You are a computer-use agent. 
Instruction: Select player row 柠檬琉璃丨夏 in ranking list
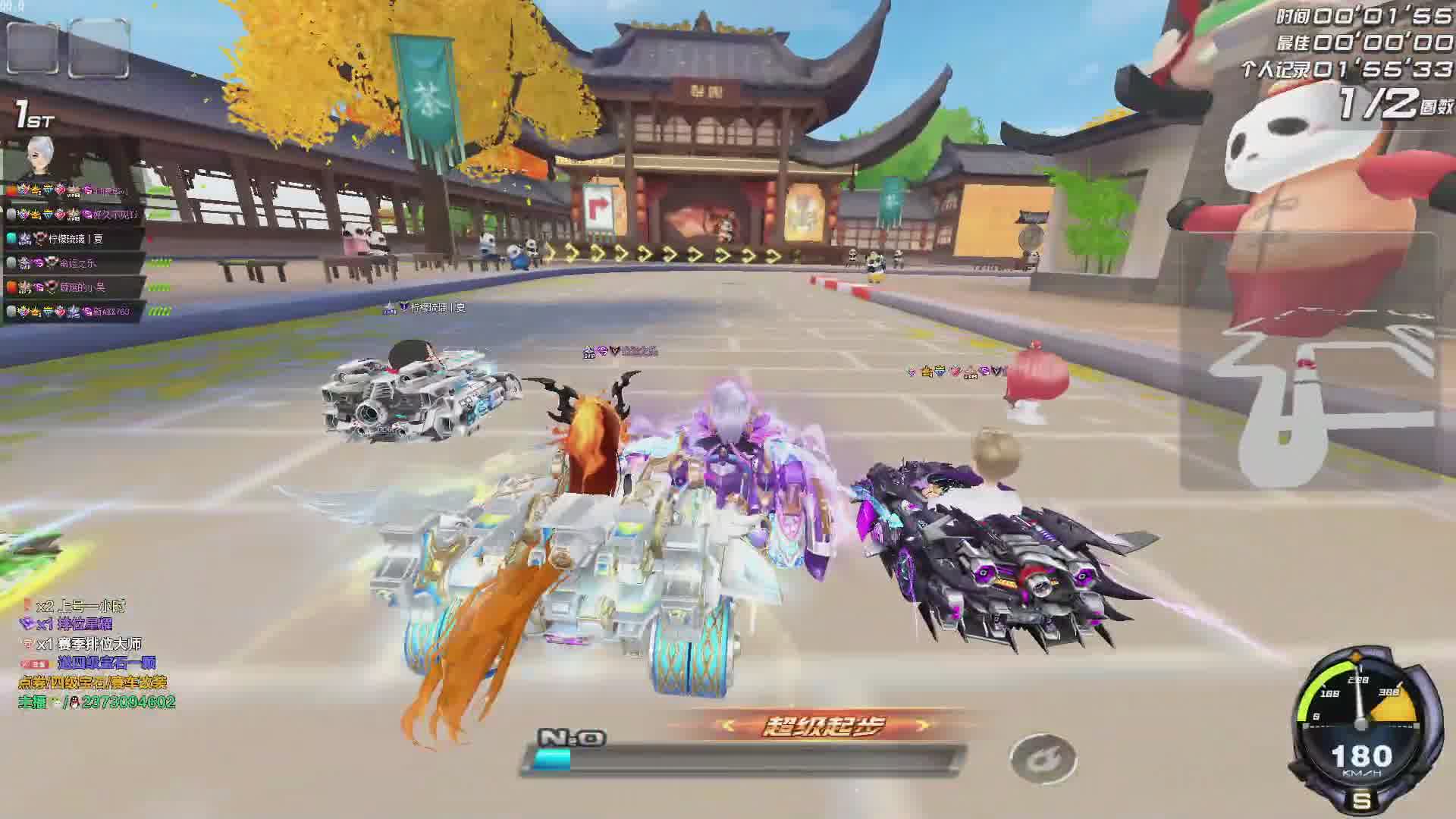pos(74,238)
